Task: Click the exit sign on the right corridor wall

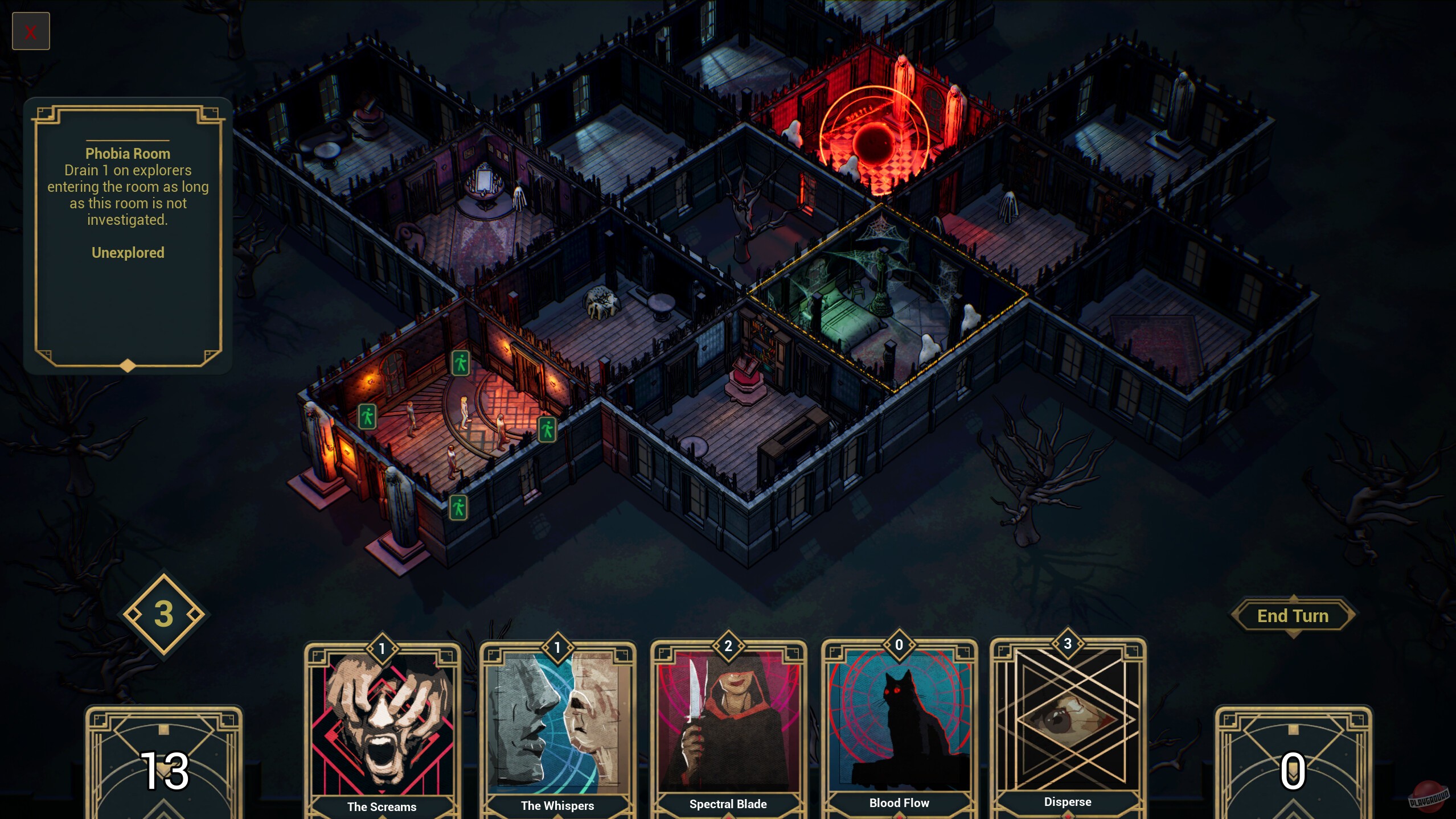Action: (548, 430)
